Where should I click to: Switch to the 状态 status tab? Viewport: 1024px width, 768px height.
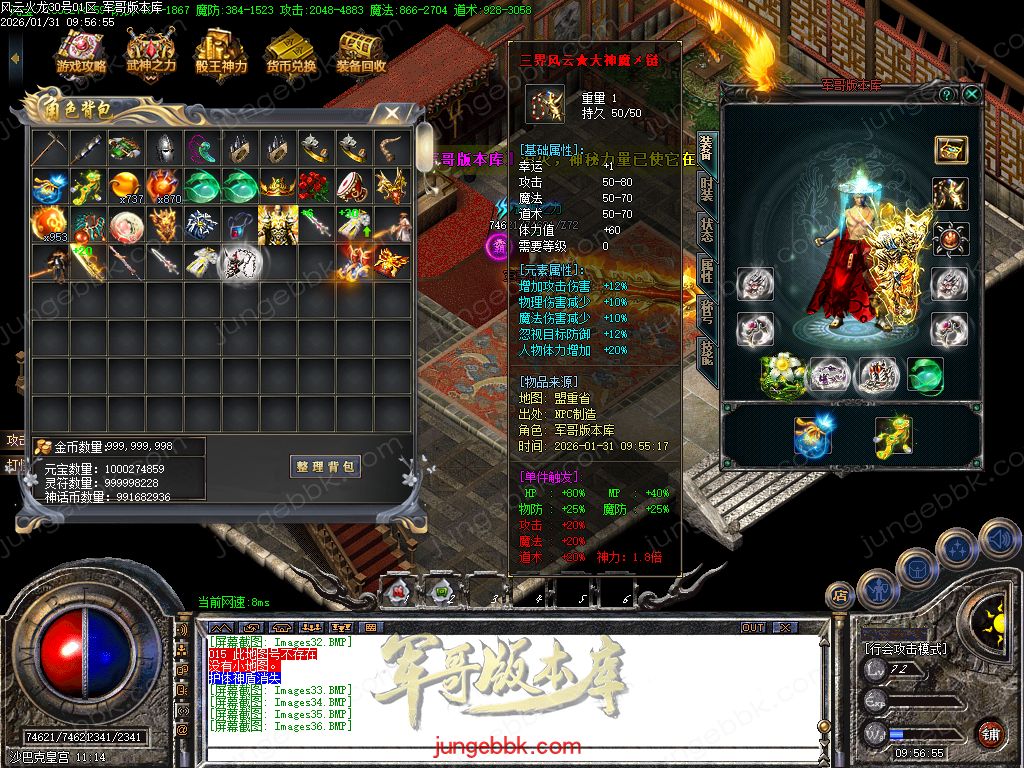[x=706, y=228]
